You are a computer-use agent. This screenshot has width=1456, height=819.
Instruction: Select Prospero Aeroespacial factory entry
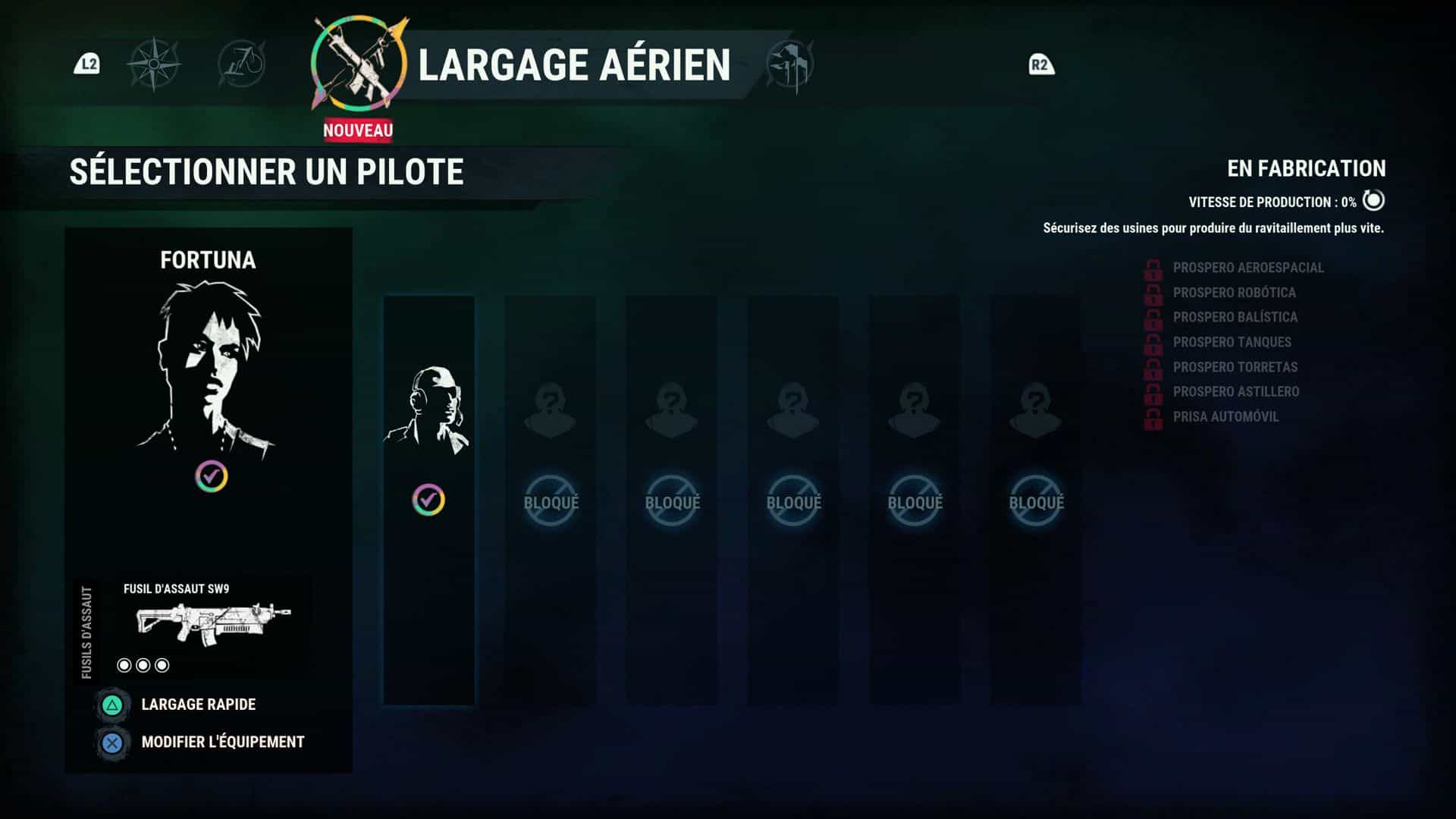[x=1247, y=268]
